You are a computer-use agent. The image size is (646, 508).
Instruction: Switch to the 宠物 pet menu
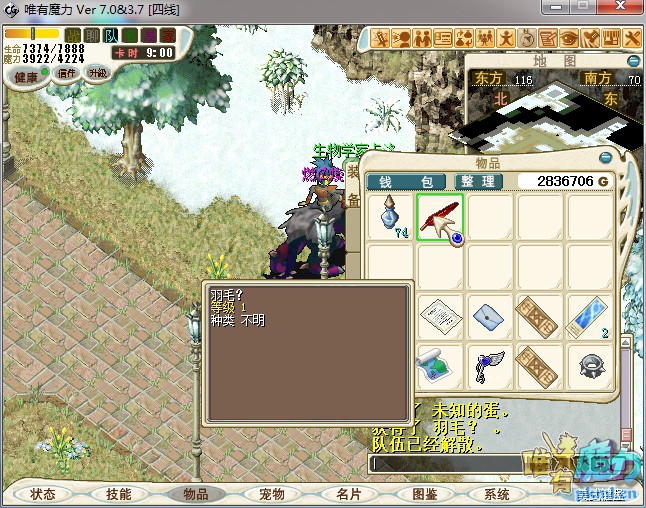click(272, 494)
